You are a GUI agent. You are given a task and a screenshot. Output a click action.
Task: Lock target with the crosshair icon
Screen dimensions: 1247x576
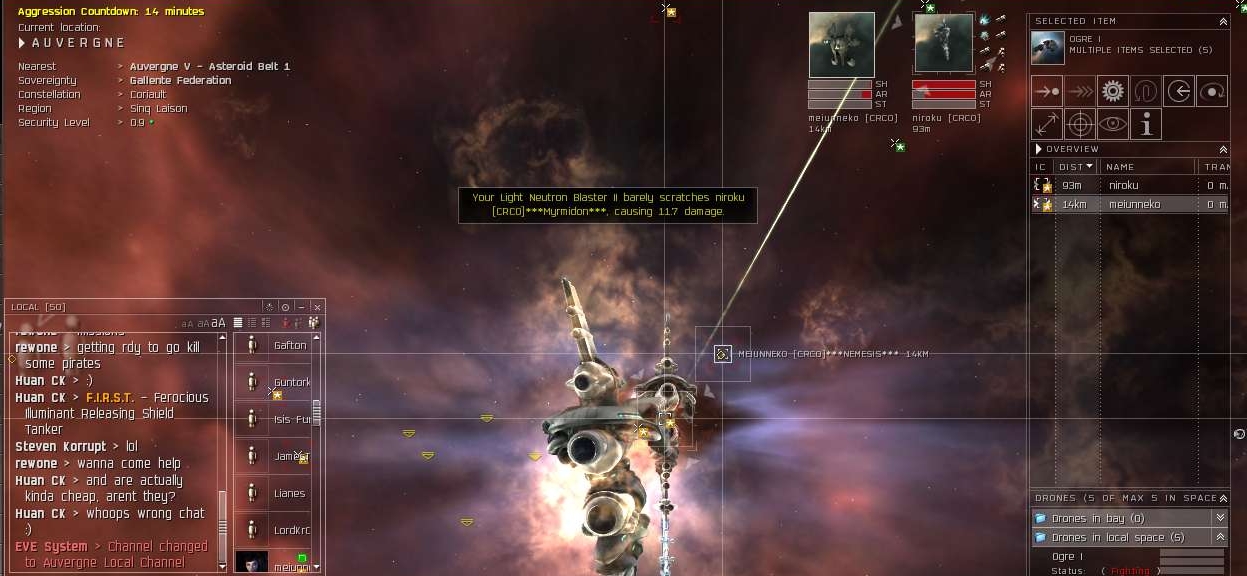pyautogui.click(x=1080, y=124)
